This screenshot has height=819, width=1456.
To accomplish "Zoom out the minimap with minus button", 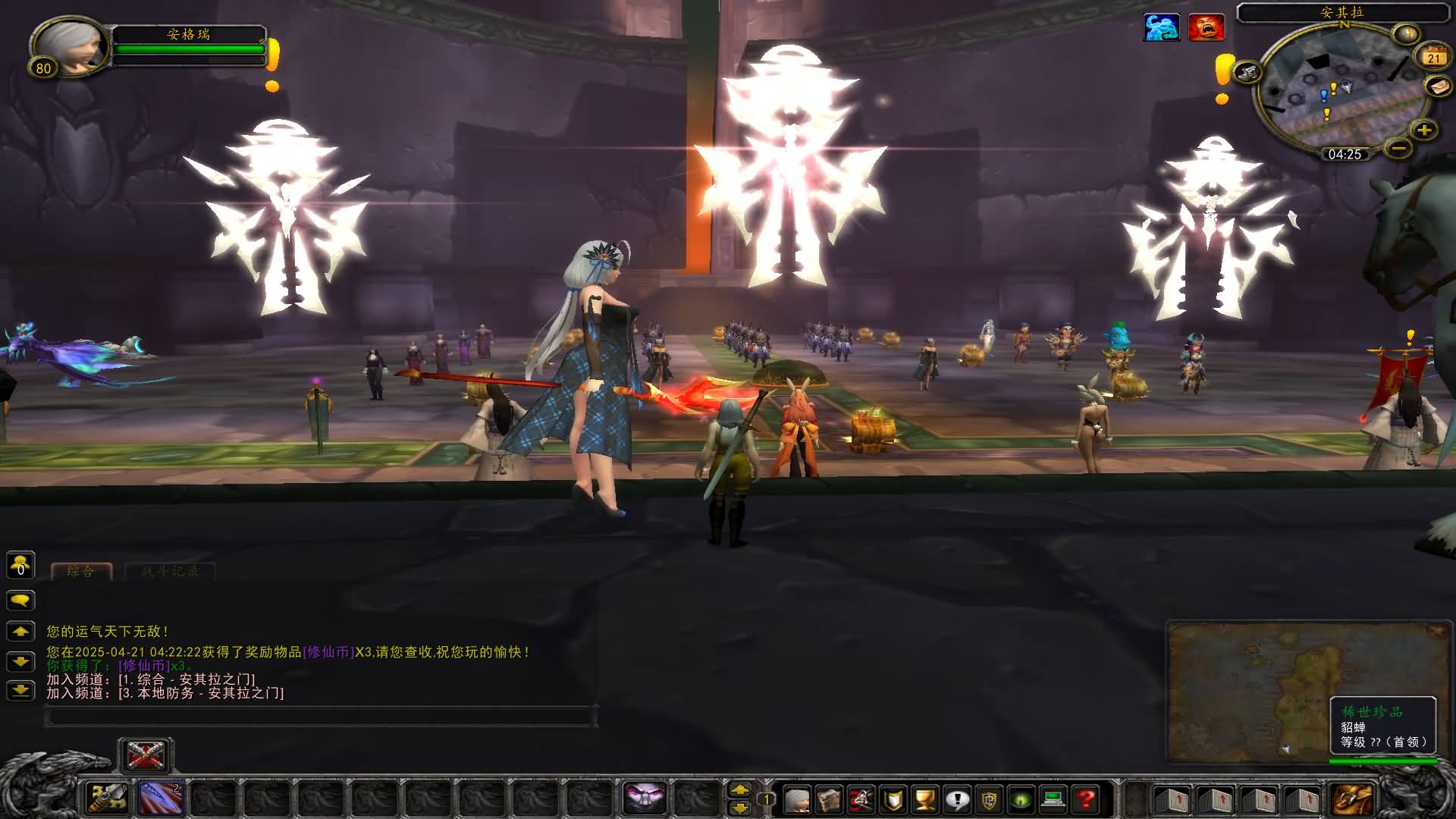I will (x=1400, y=147).
